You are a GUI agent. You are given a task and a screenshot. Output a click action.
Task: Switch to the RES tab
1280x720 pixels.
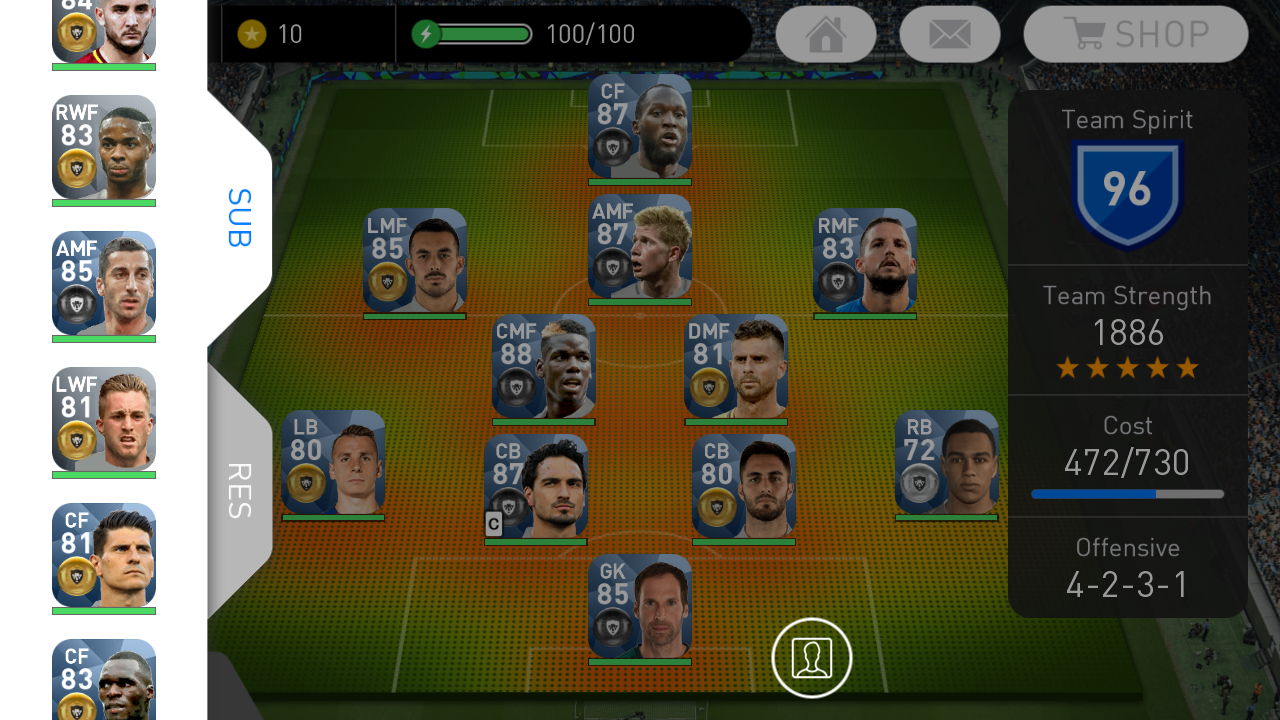pos(238,490)
